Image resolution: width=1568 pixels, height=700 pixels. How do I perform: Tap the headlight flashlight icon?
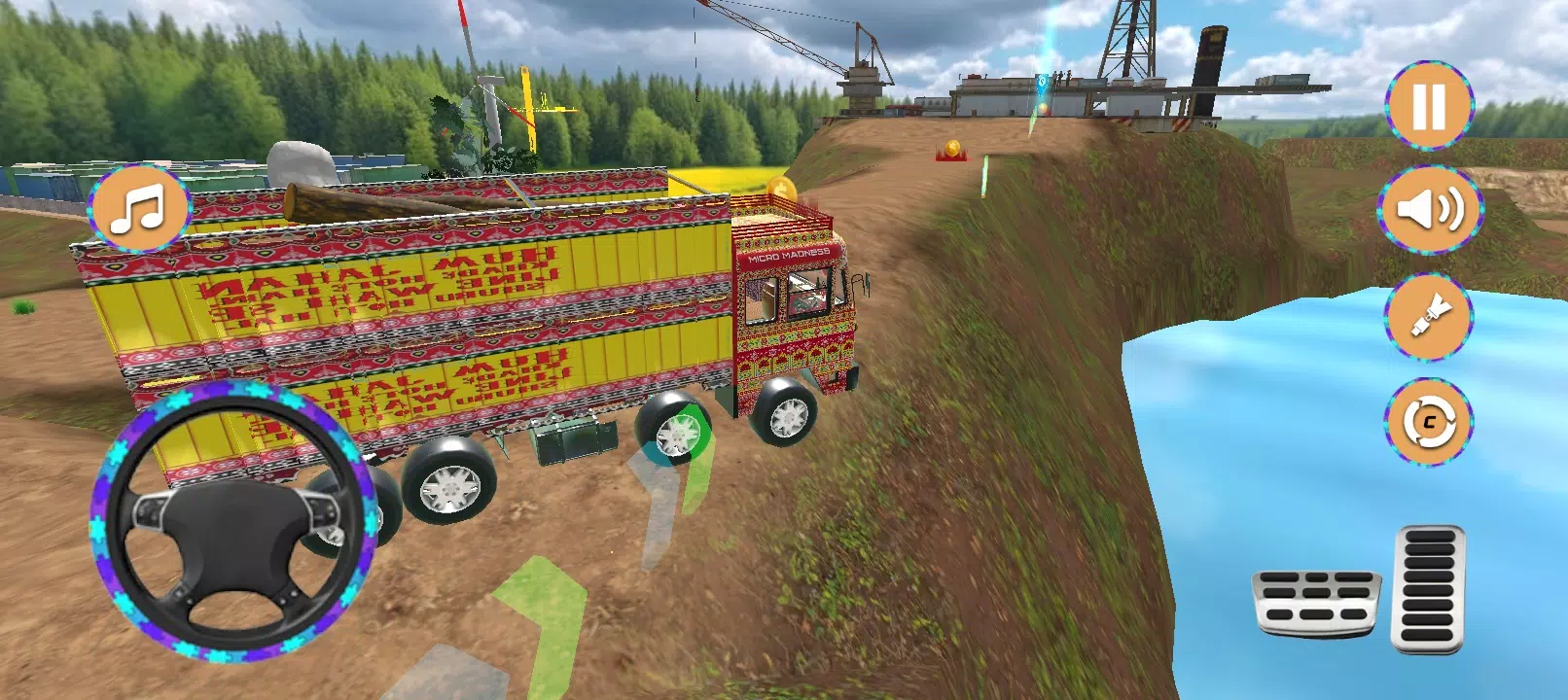coord(1426,316)
